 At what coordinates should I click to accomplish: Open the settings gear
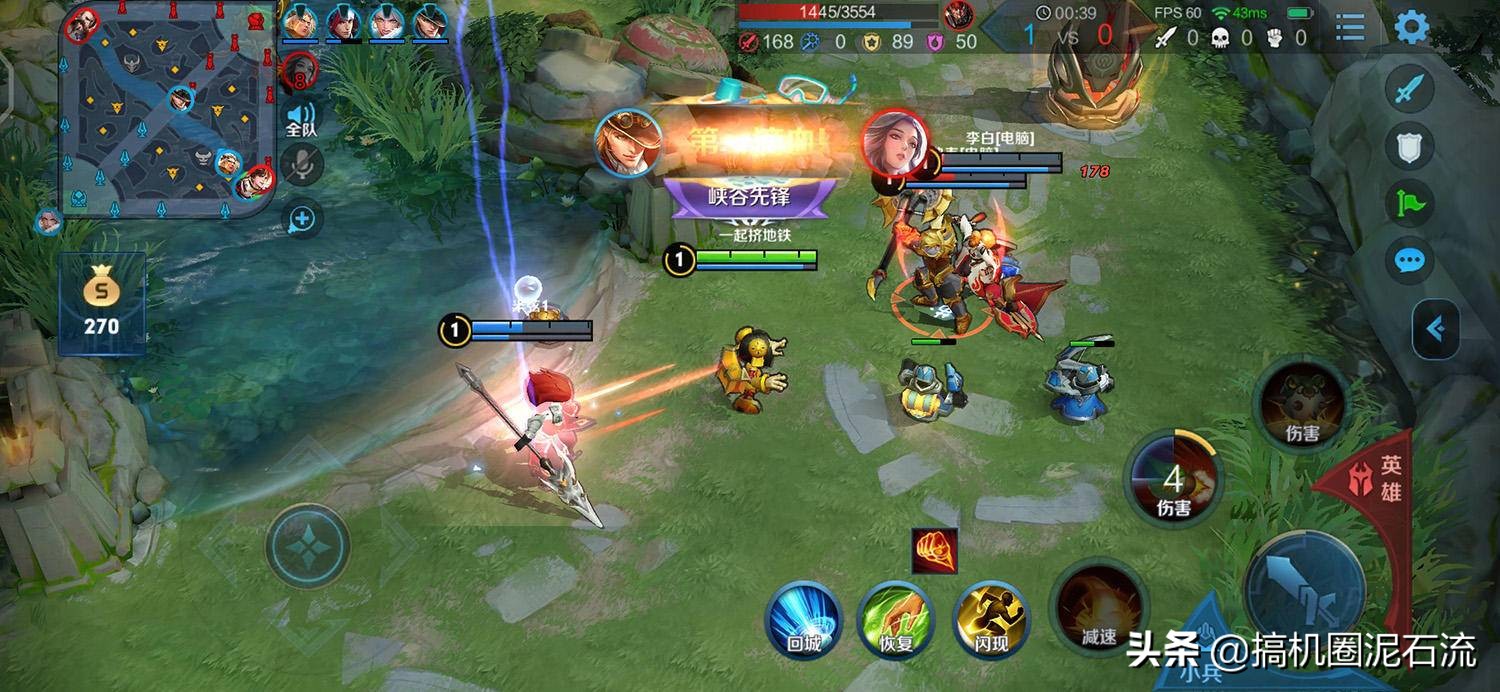[x=1412, y=27]
